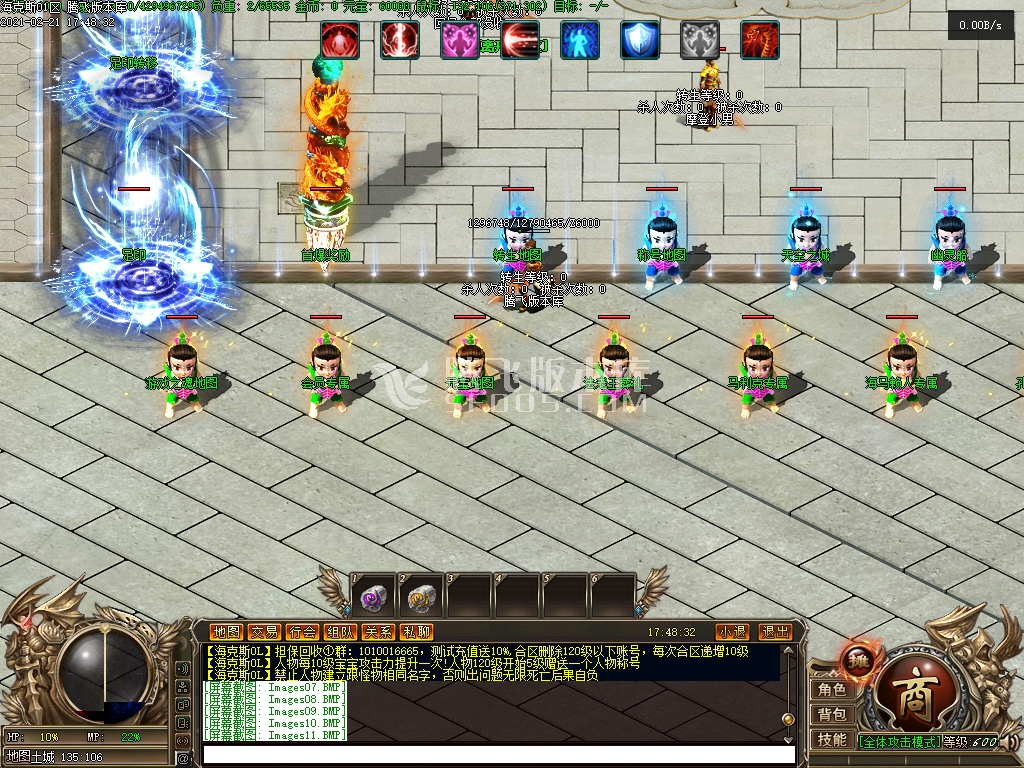The width and height of the screenshot is (1024, 768).
Task: Activate the red fire dragon skill icon
Action: click(x=759, y=40)
